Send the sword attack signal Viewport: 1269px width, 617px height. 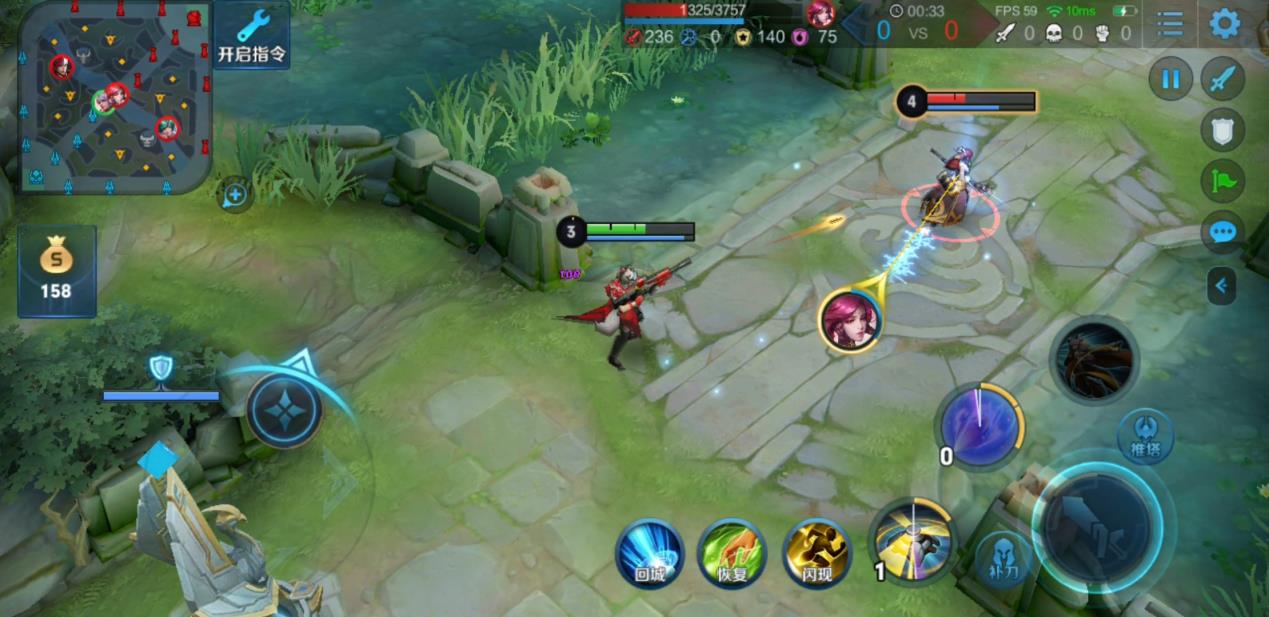point(1222,79)
